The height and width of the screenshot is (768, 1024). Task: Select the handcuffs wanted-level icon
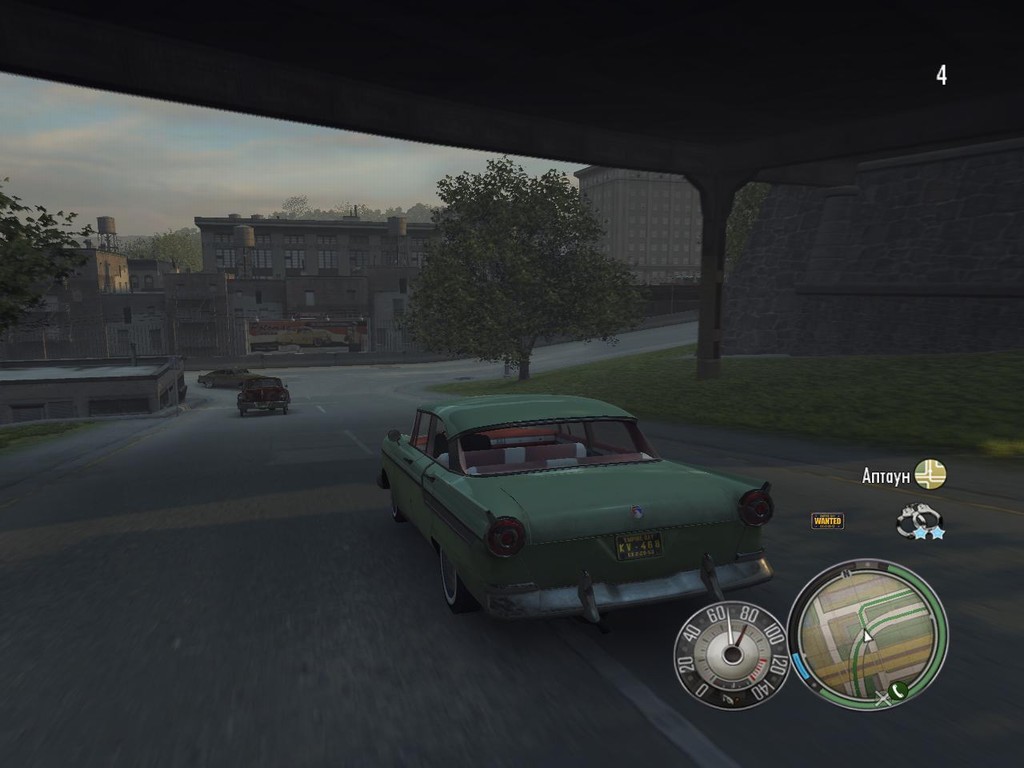click(x=919, y=520)
